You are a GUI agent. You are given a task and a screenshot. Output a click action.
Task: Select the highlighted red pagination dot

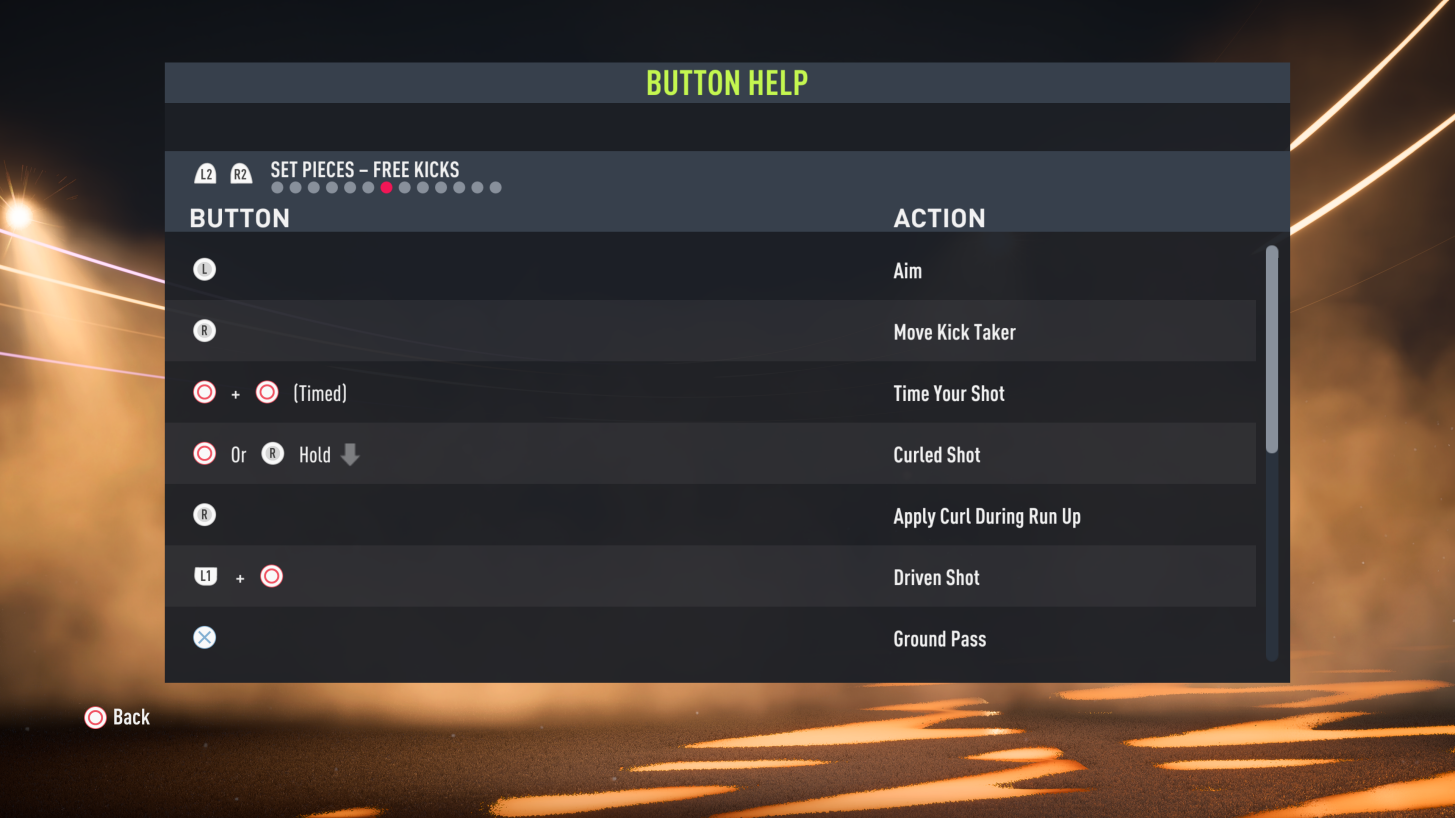coord(386,187)
